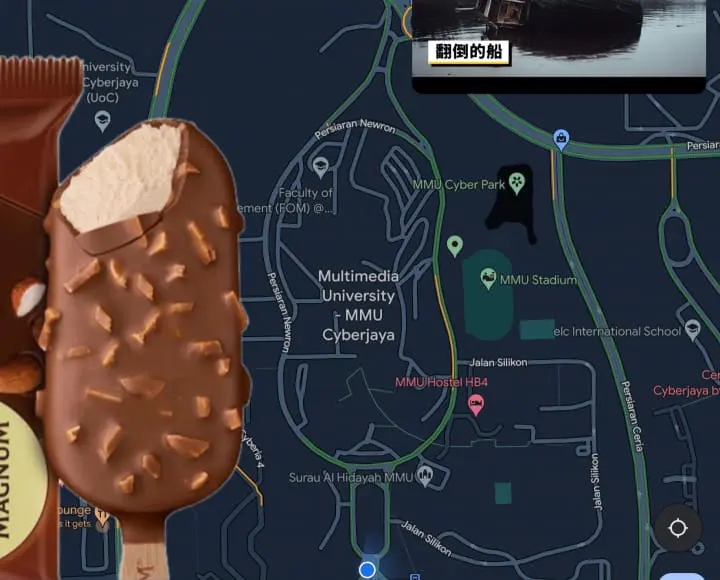Recenter map with the my-location button

pyautogui.click(x=678, y=529)
